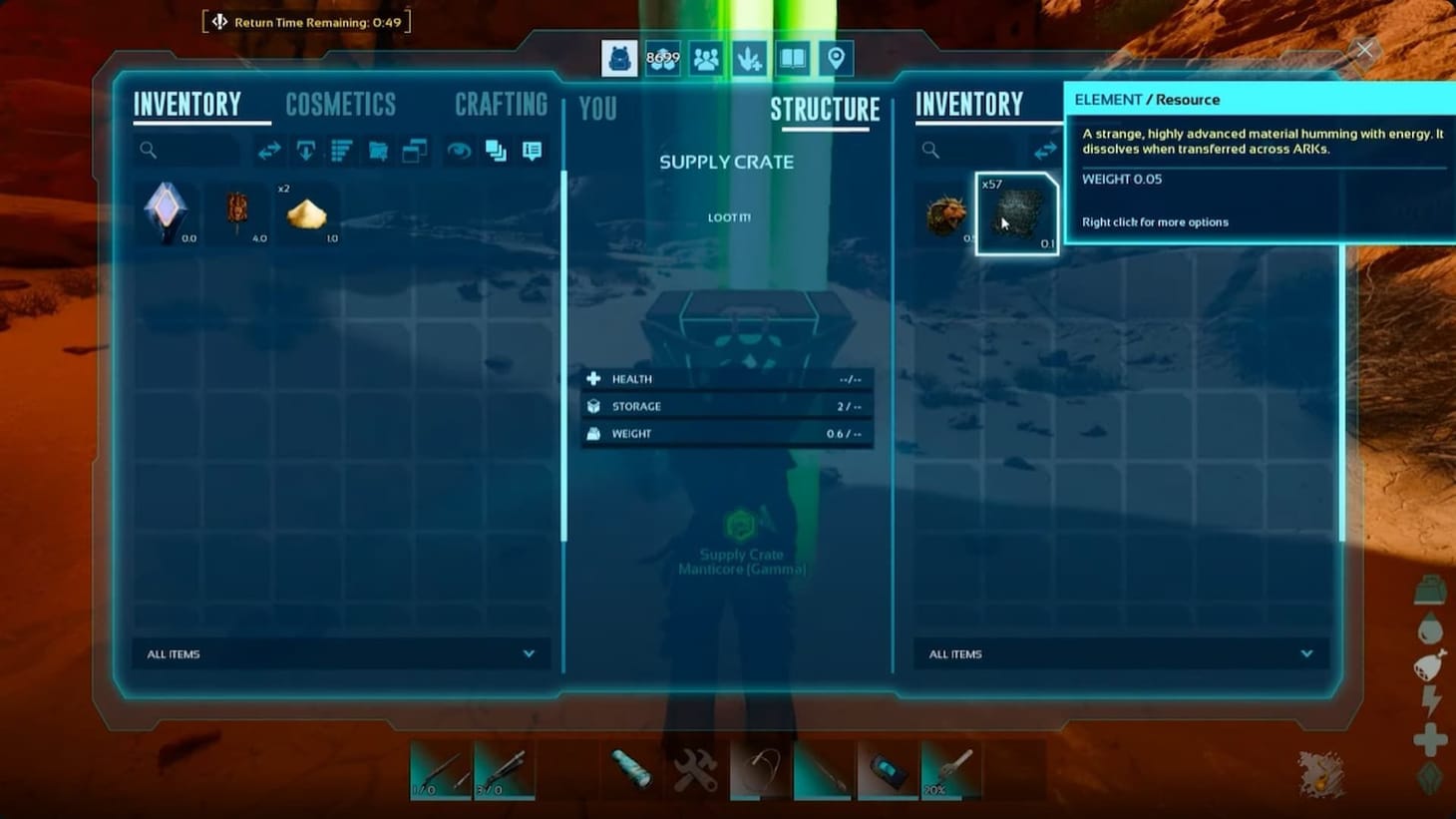Open the Map via the location pin icon
1456x819 pixels.
835,58
